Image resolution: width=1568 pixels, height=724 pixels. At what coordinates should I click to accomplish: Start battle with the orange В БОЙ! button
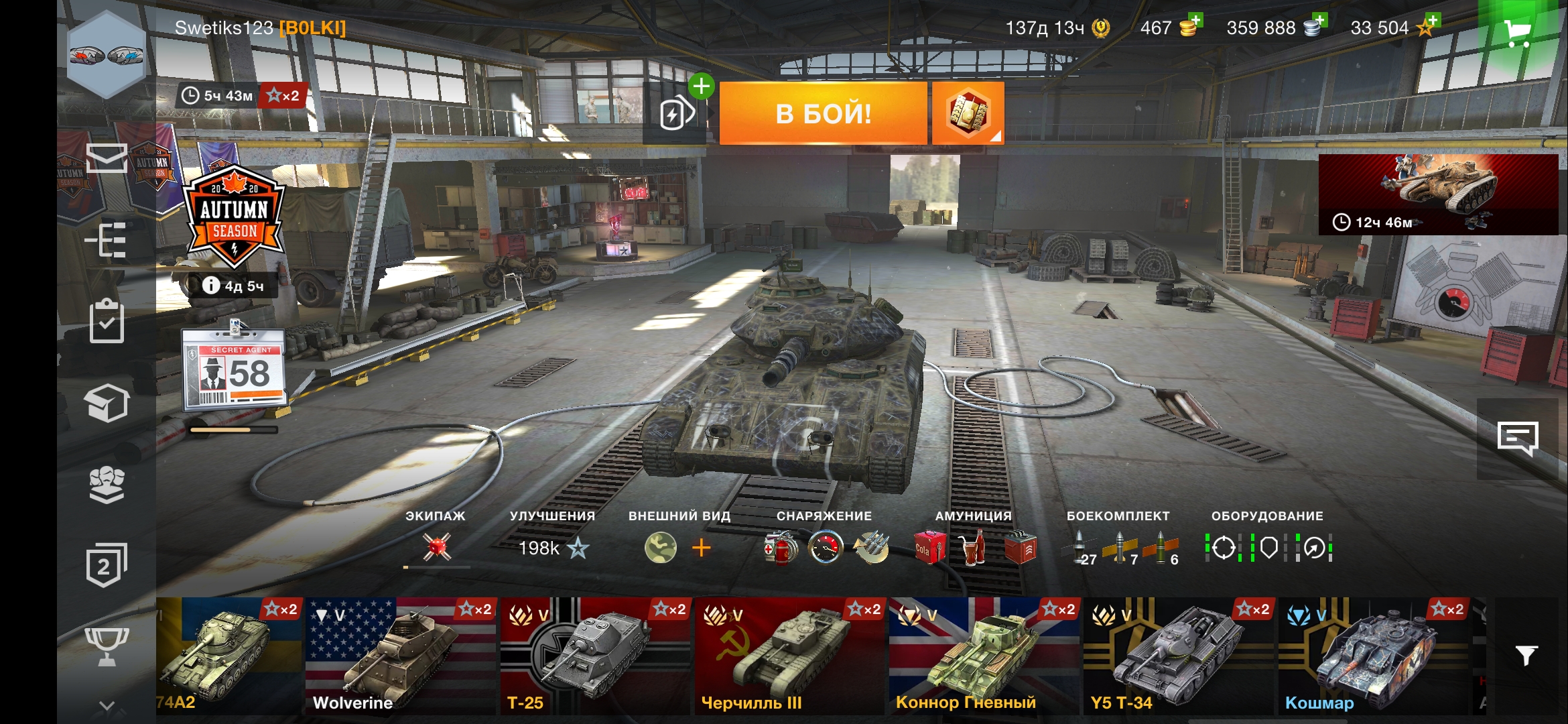pos(823,113)
